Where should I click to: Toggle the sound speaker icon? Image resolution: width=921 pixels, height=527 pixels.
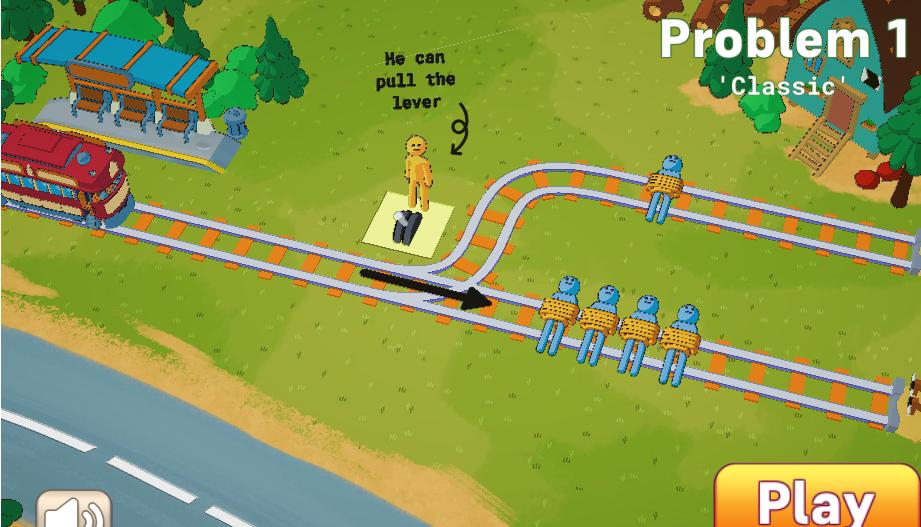(75, 511)
